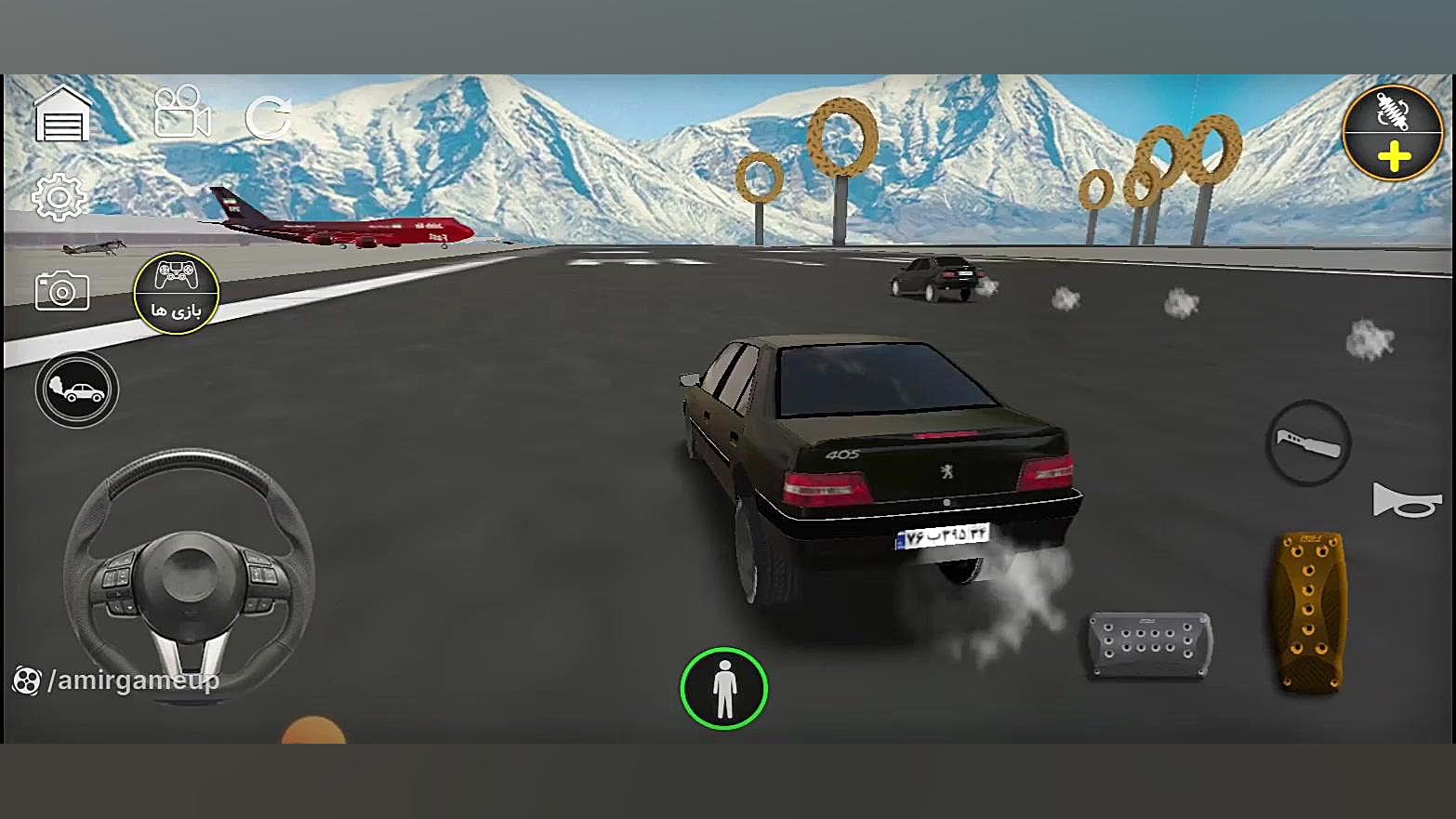
Task: Tap the grey brake pedal
Action: [x=1150, y=643]
